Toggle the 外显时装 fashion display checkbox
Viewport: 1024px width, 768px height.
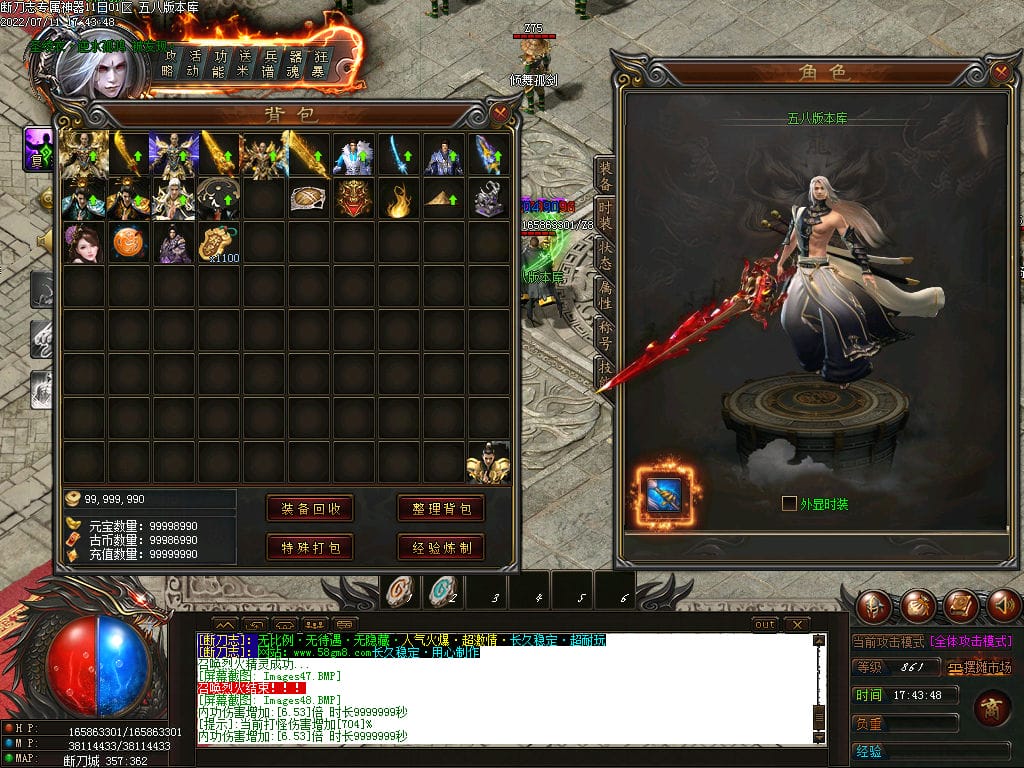click(x=789, y=504)
